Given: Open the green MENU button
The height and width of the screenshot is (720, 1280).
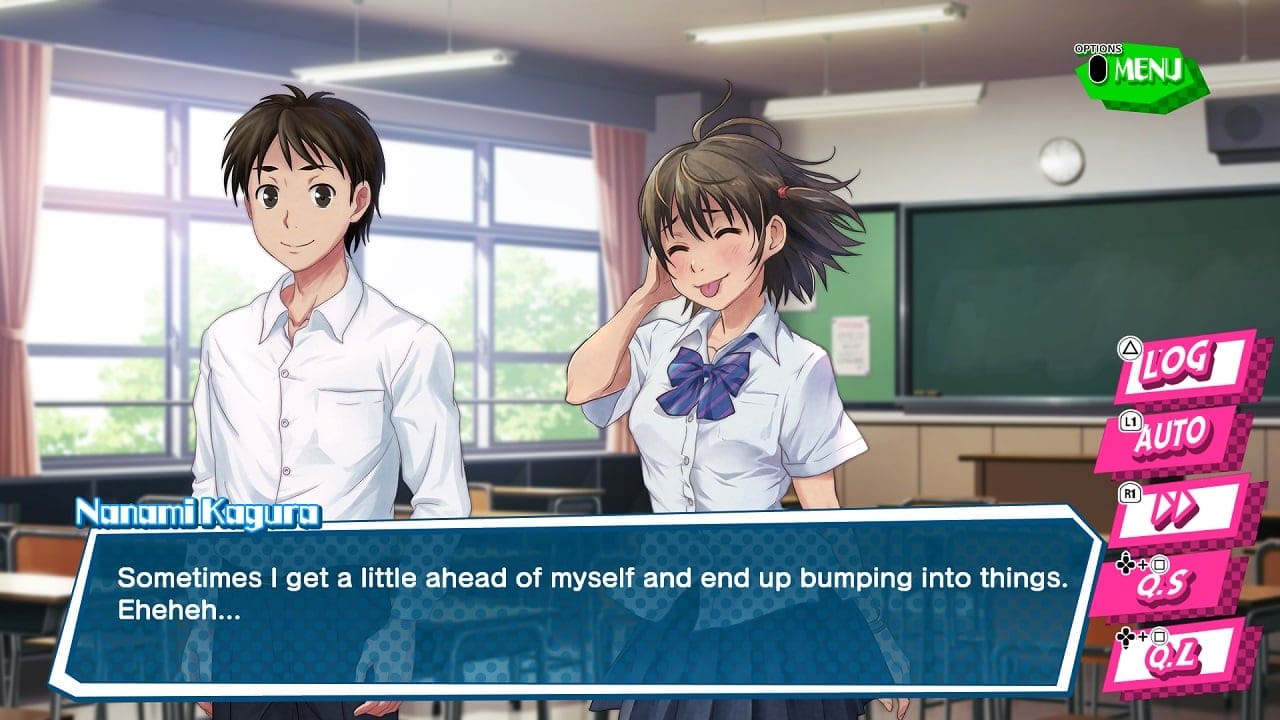Looking at the screenshot, I should click(x=1142, y=72).
